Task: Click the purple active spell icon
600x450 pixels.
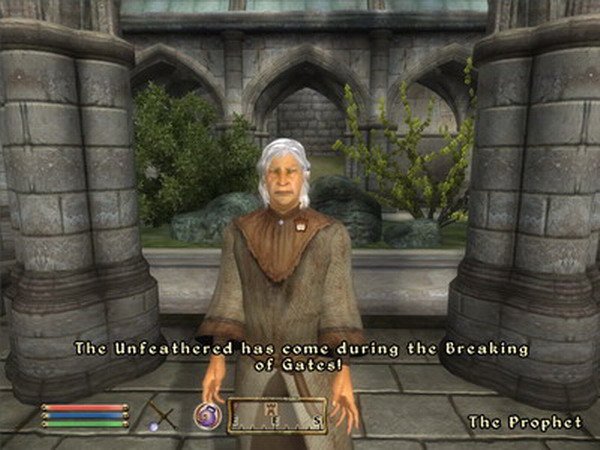Action: click(207, 415)
